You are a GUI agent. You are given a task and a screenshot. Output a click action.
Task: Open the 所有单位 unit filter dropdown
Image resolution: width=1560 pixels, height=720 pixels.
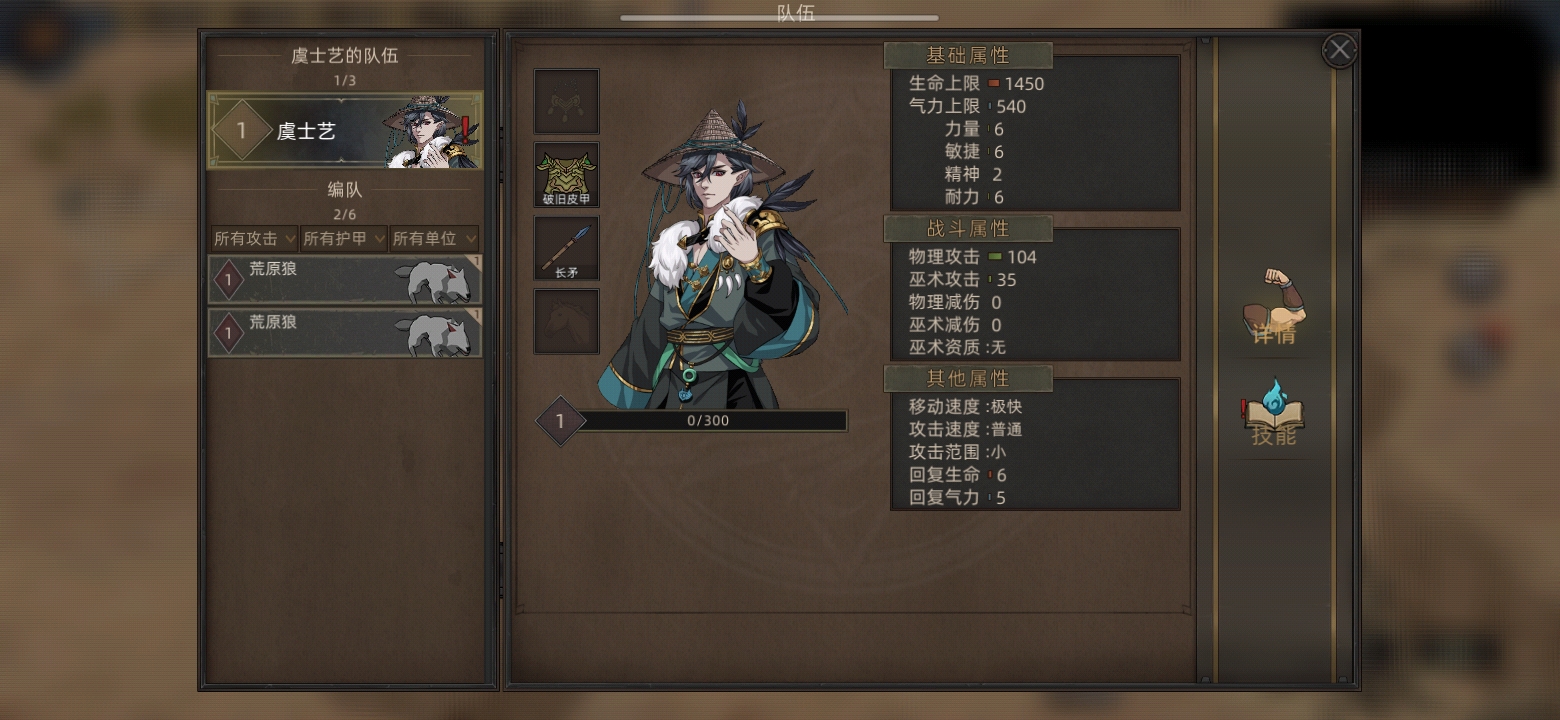[x=434, y=239]
